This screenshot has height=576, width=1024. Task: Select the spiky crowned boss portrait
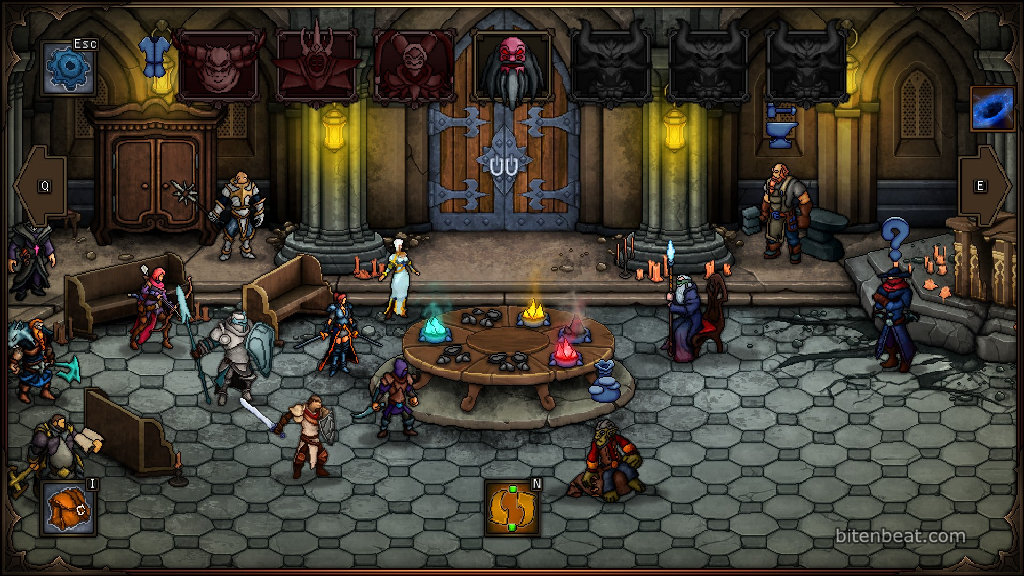pos(316,66)
